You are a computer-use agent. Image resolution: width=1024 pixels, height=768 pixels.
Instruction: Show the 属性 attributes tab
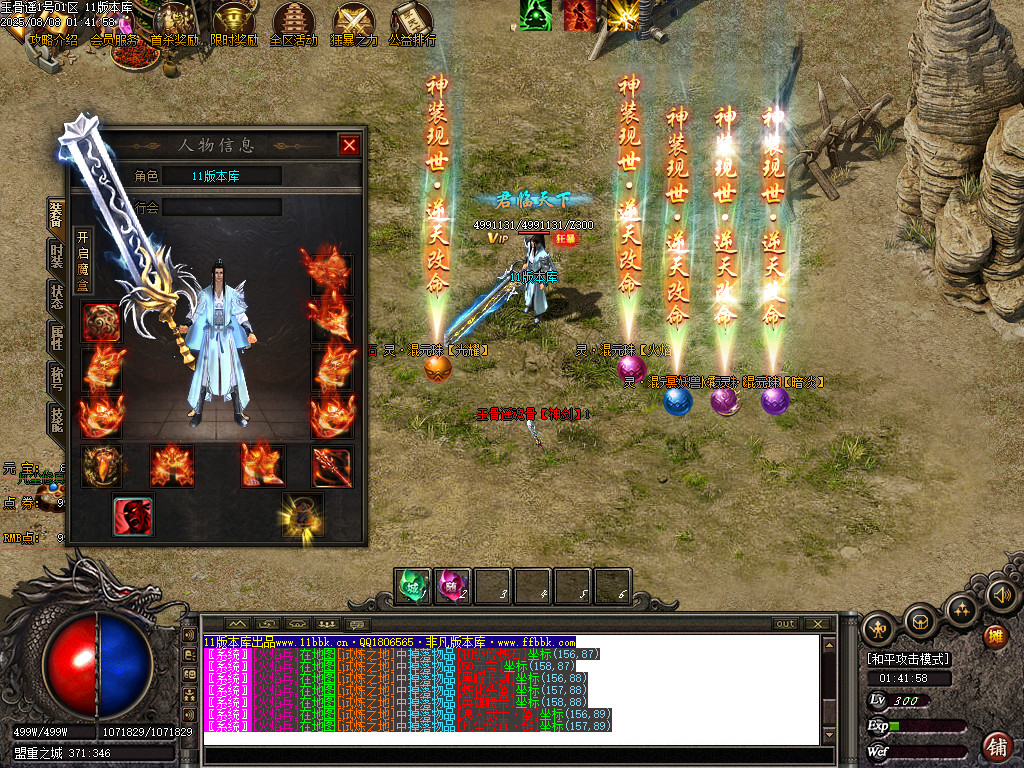coord(57,337)
